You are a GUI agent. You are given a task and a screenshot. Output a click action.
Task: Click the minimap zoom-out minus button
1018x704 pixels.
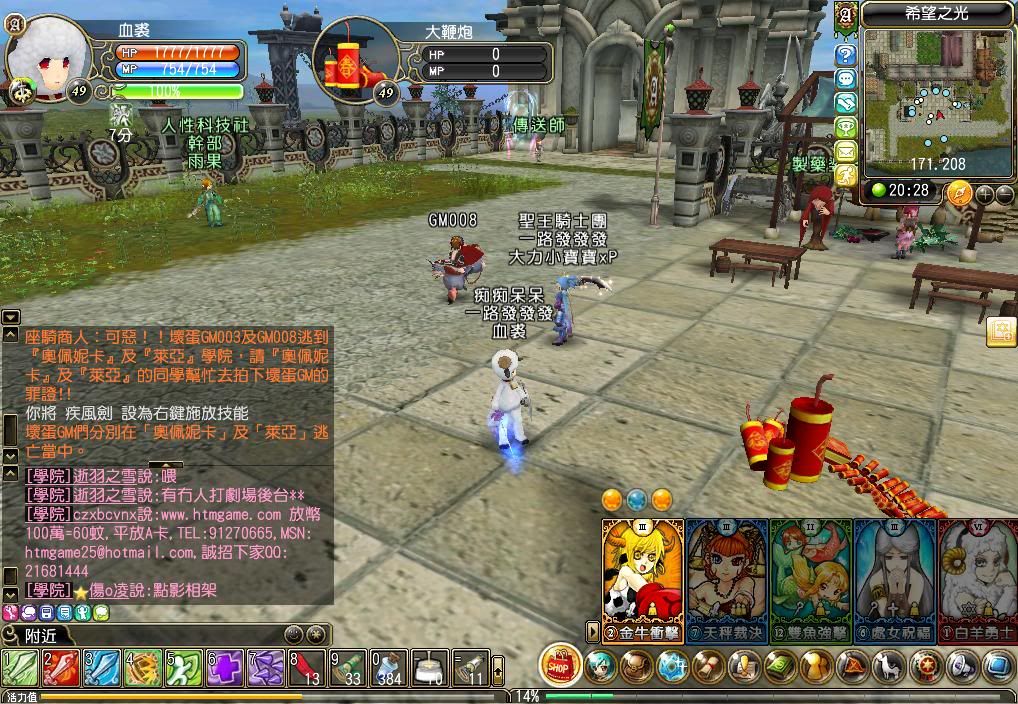point(1003,194)
